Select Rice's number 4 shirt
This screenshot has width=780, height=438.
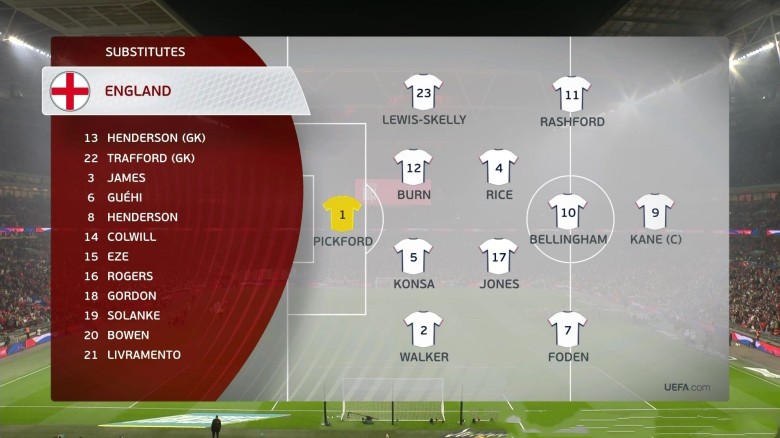point(499,166)
